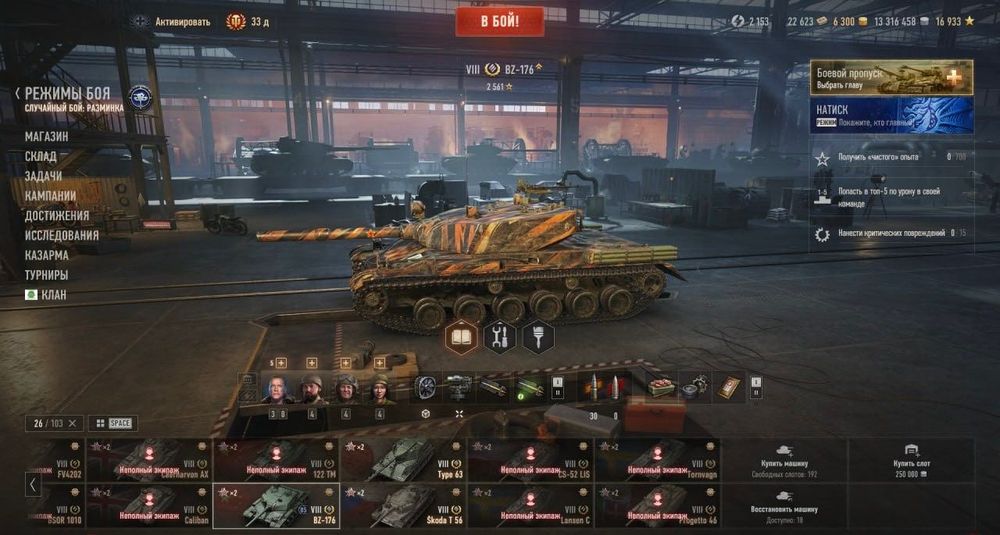Click the Купить слот buy slot tile
The width and height of the screenshot is (1000, 535).
tap(910, 459)
